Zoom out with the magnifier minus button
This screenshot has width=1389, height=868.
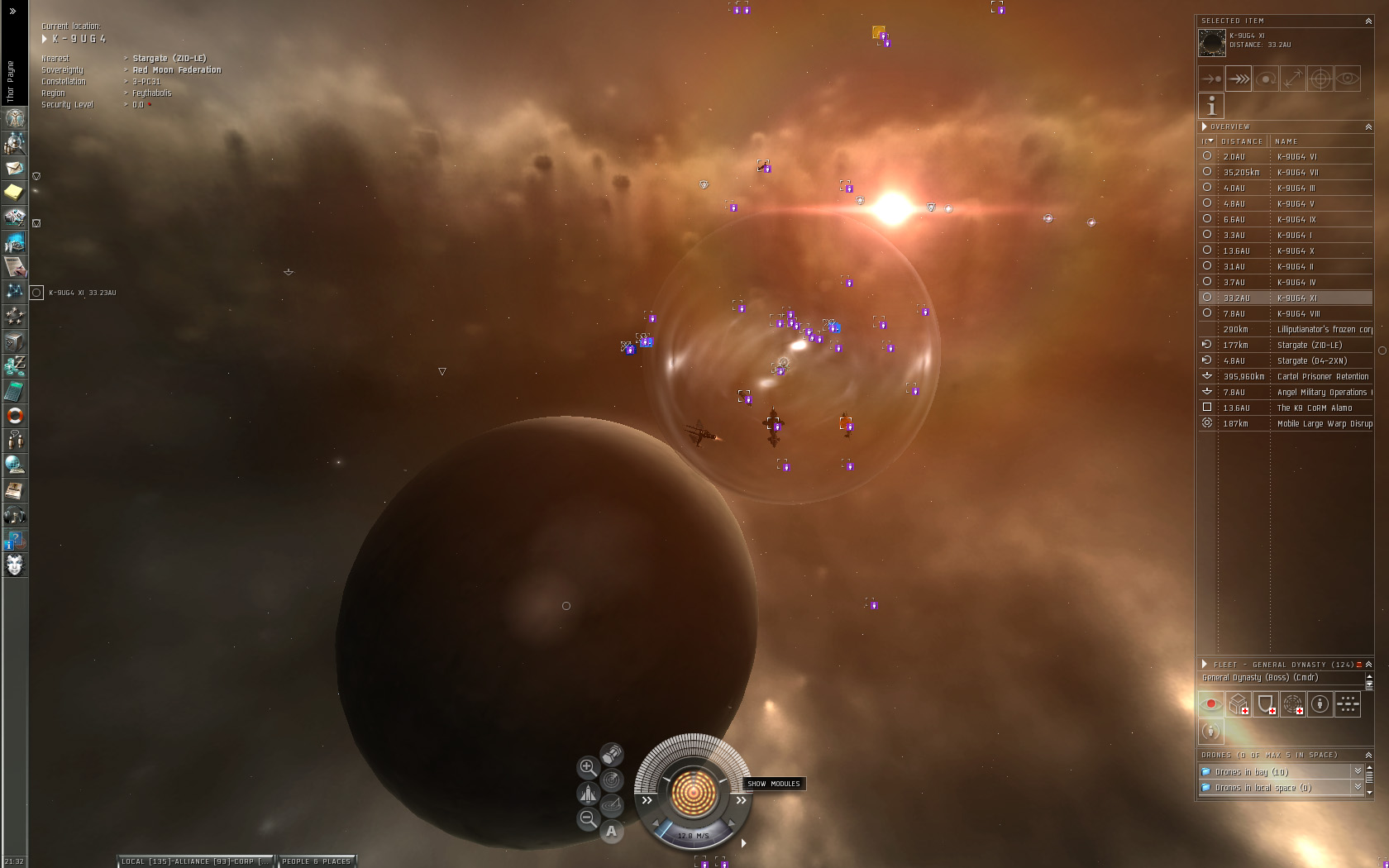587,818
